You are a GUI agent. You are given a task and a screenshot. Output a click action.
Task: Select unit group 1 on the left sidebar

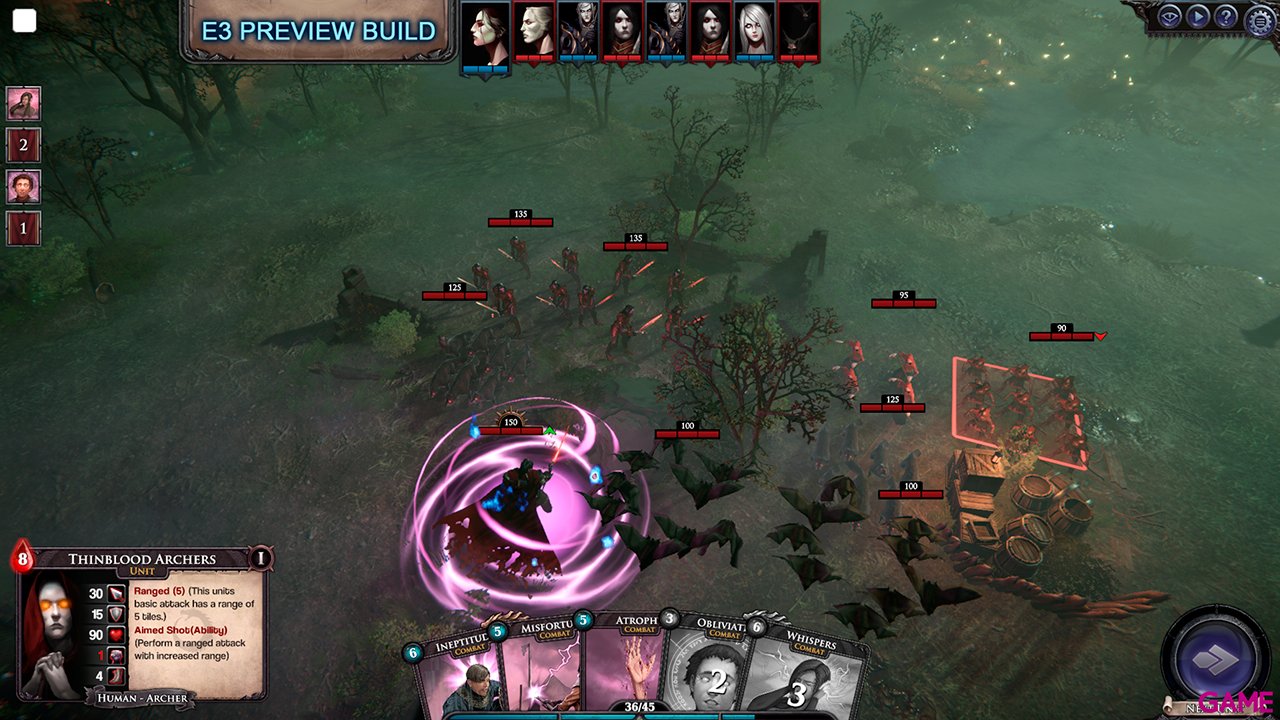pyautogui.click(x=23, y=228)
